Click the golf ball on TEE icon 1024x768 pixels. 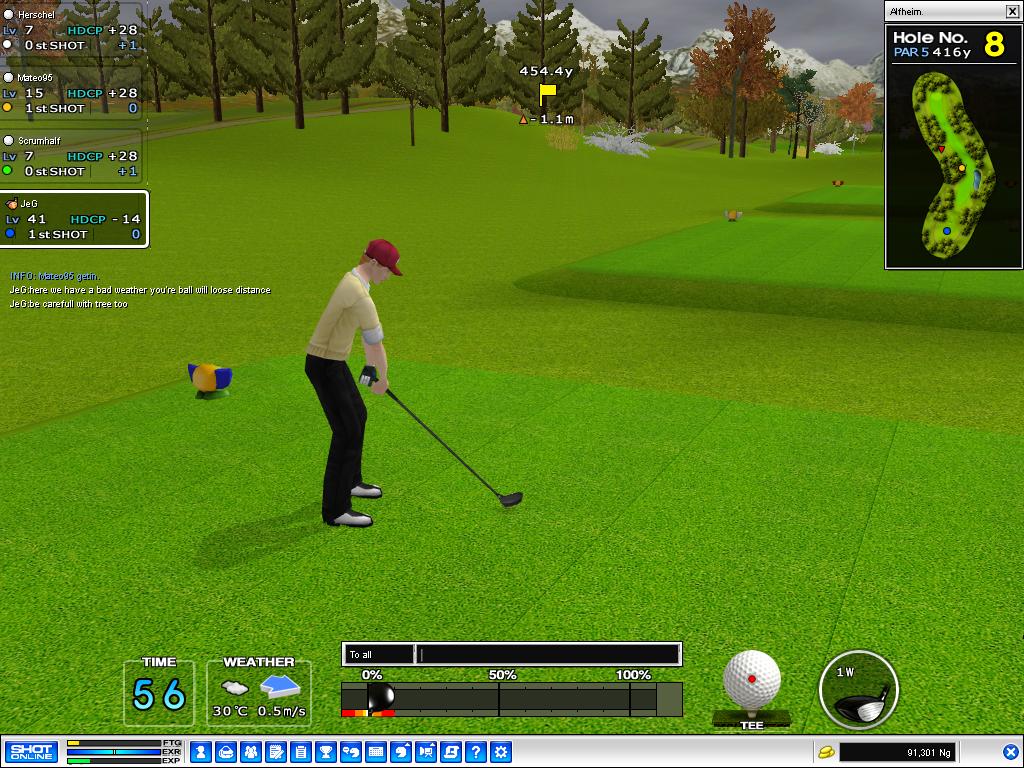[x=752, y=681]
